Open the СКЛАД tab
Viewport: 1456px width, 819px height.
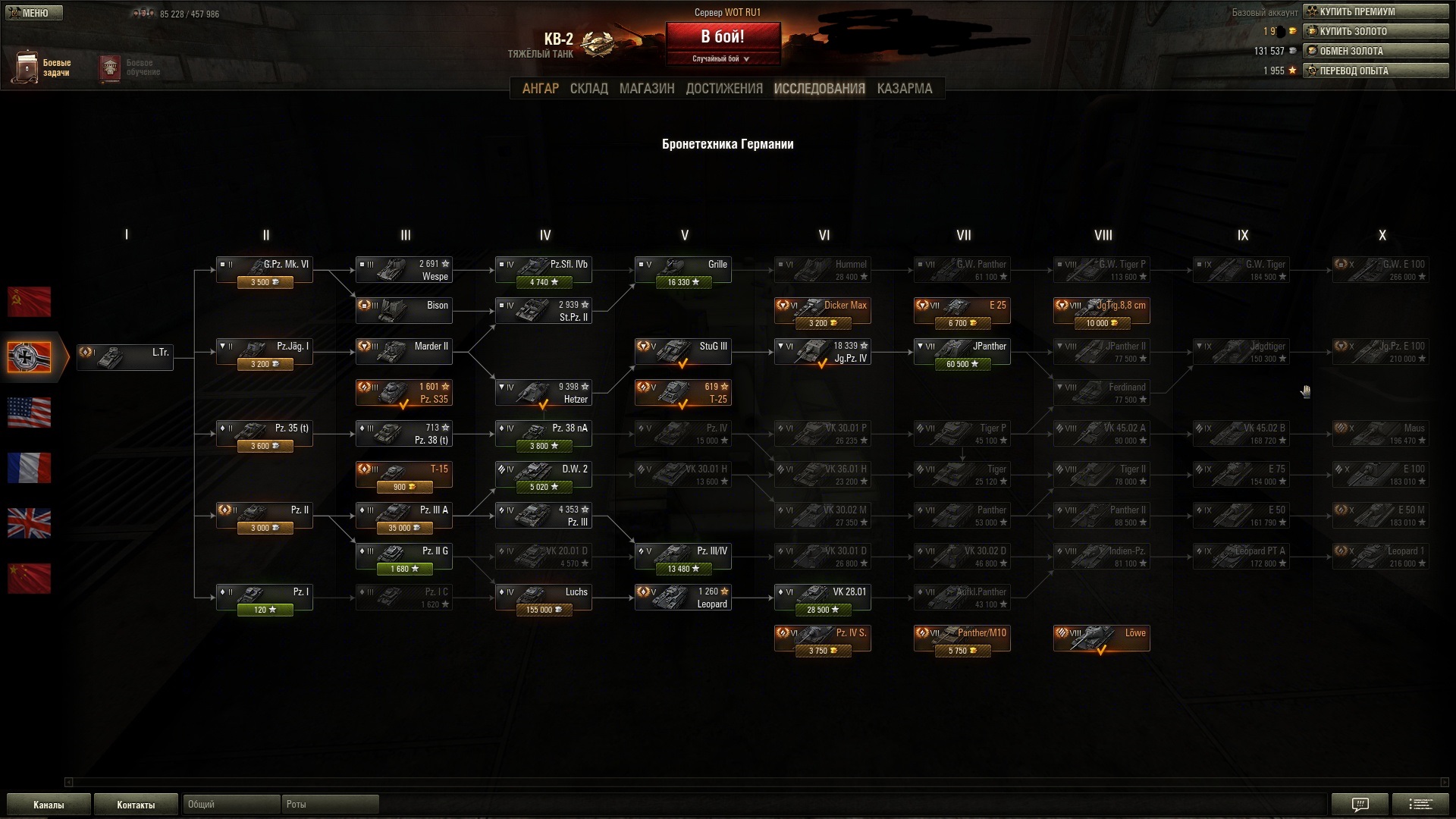click(588, 89)
